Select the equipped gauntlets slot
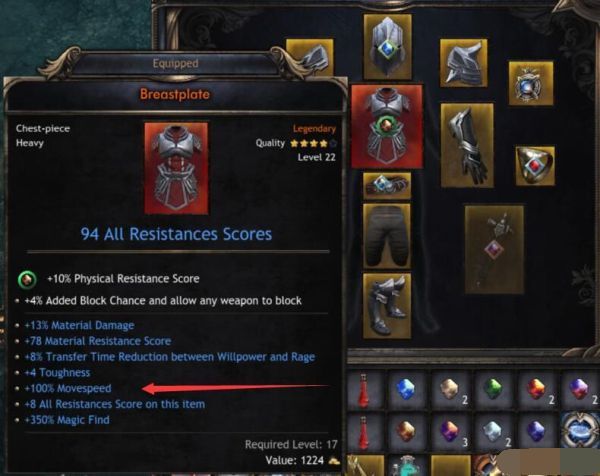600x476 pixels. point(467,144)
